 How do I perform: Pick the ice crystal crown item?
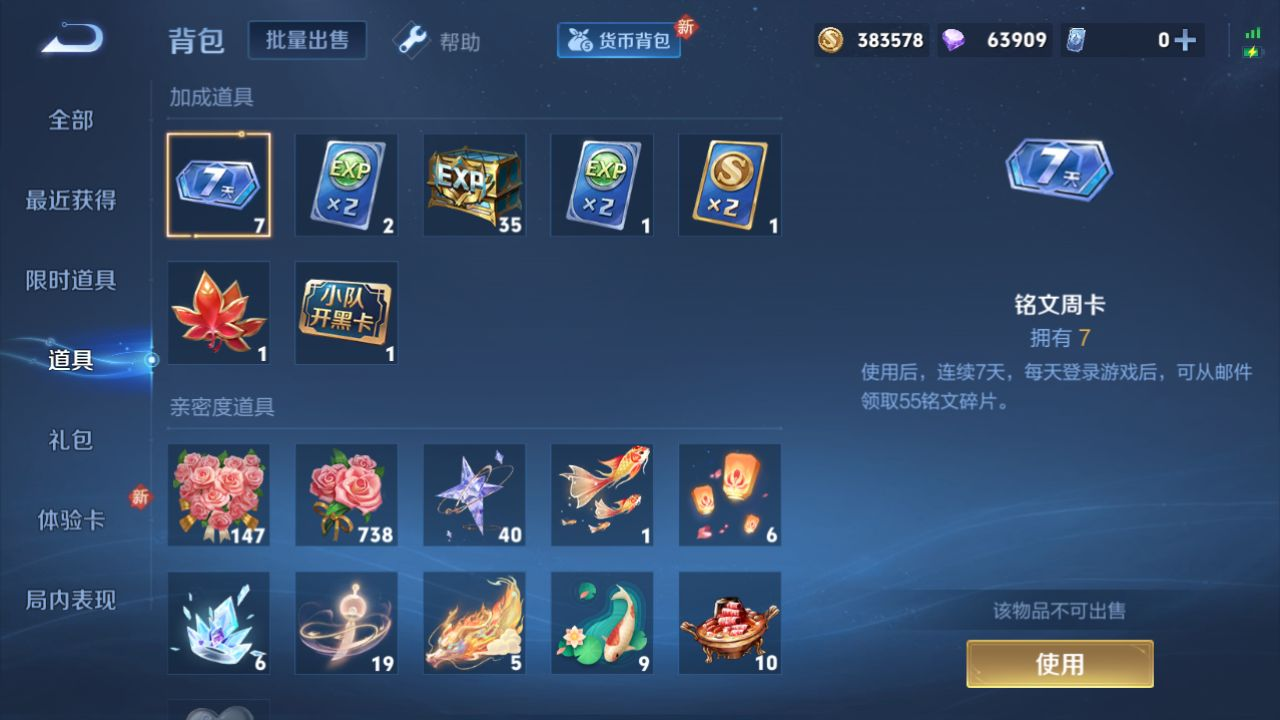(x=218, y=623)
